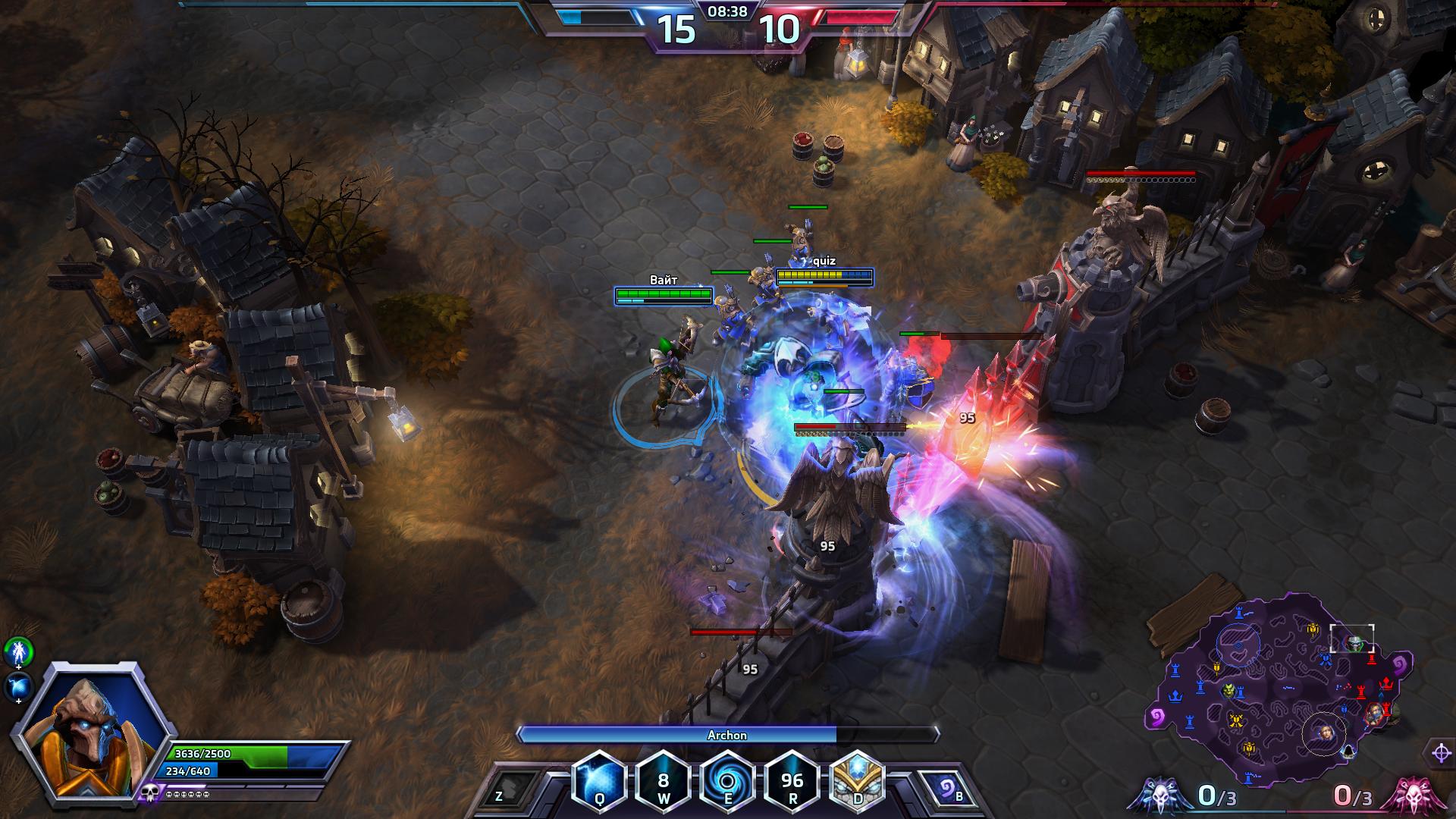
Task: Click the blue crown core marker on minimap
Action: 1175,695
